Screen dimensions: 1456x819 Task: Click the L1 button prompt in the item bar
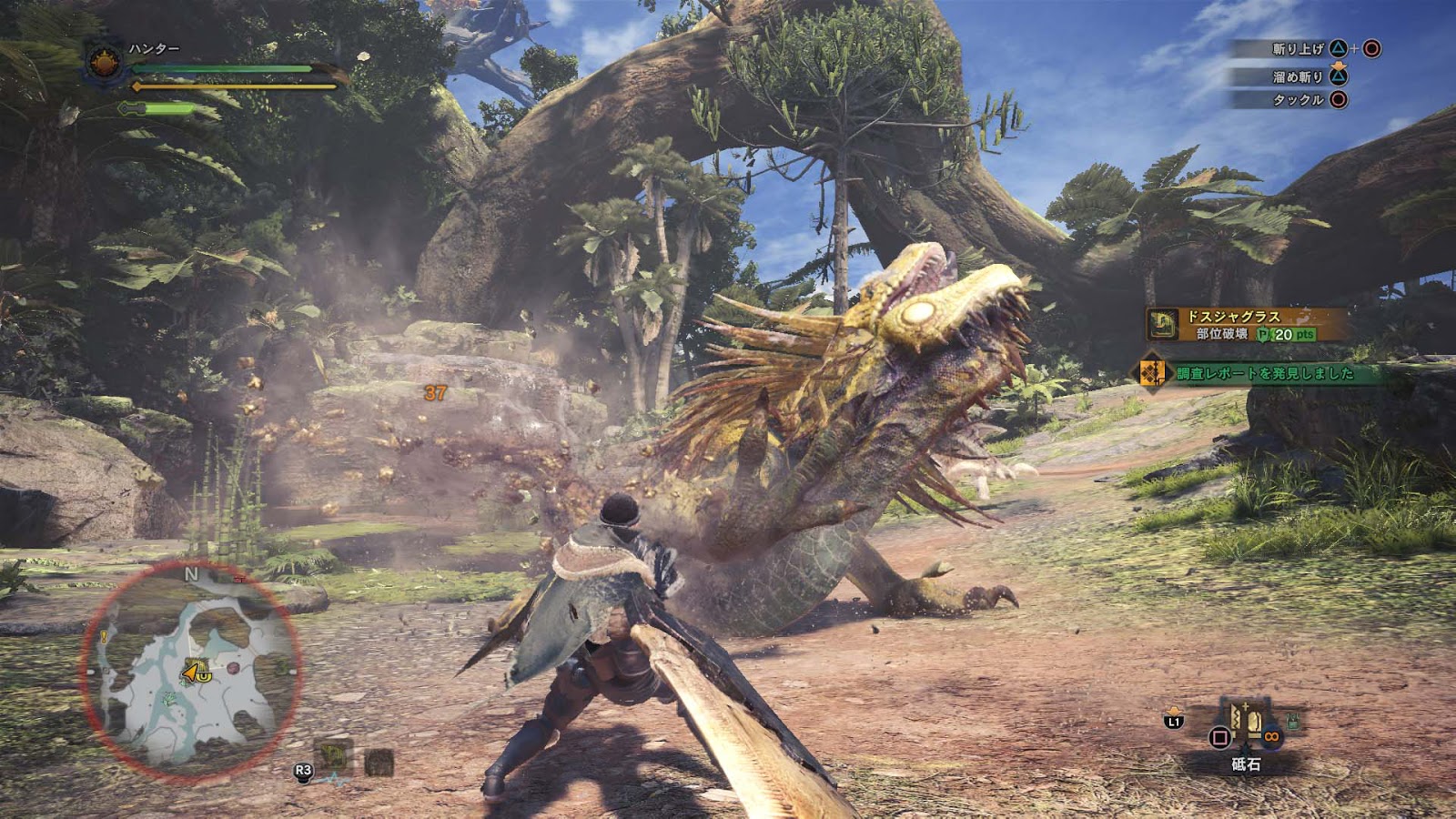[x=1174, y=722]
